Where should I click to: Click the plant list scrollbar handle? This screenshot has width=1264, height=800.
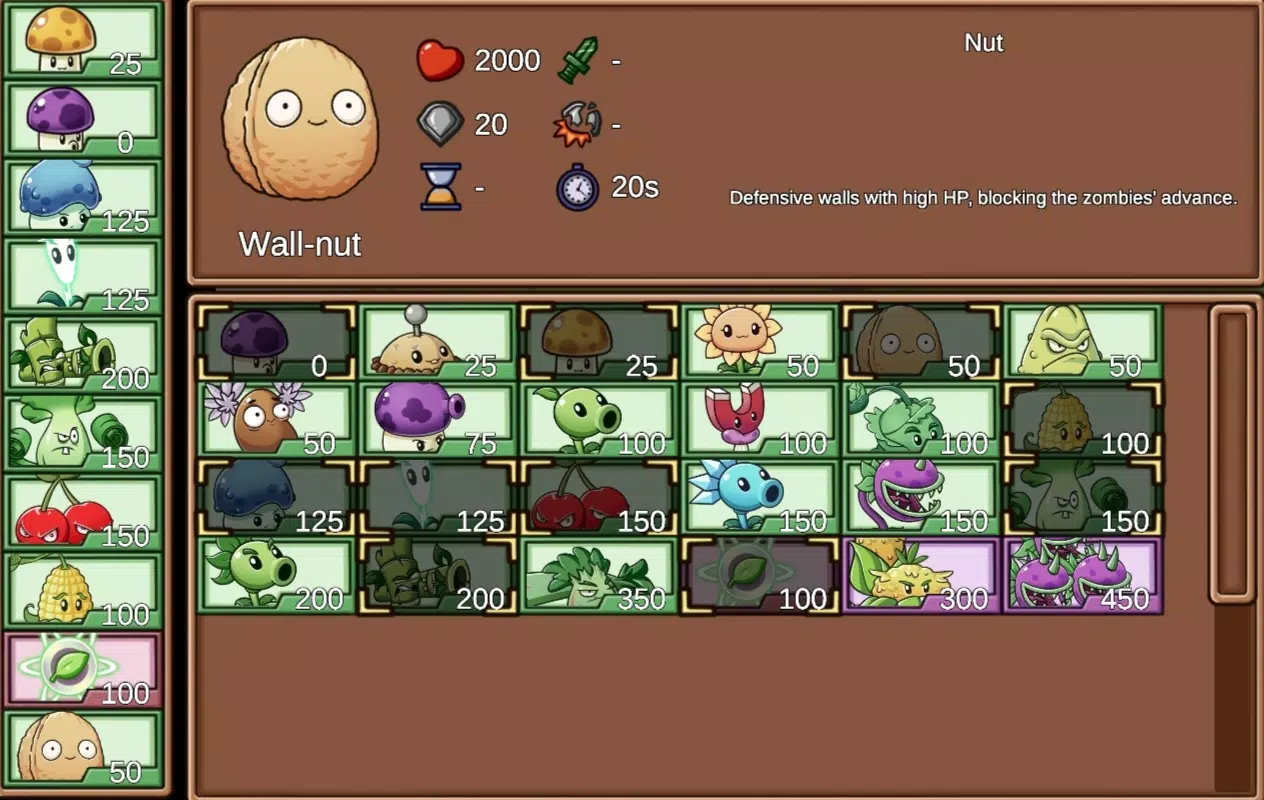(1232, 455)
